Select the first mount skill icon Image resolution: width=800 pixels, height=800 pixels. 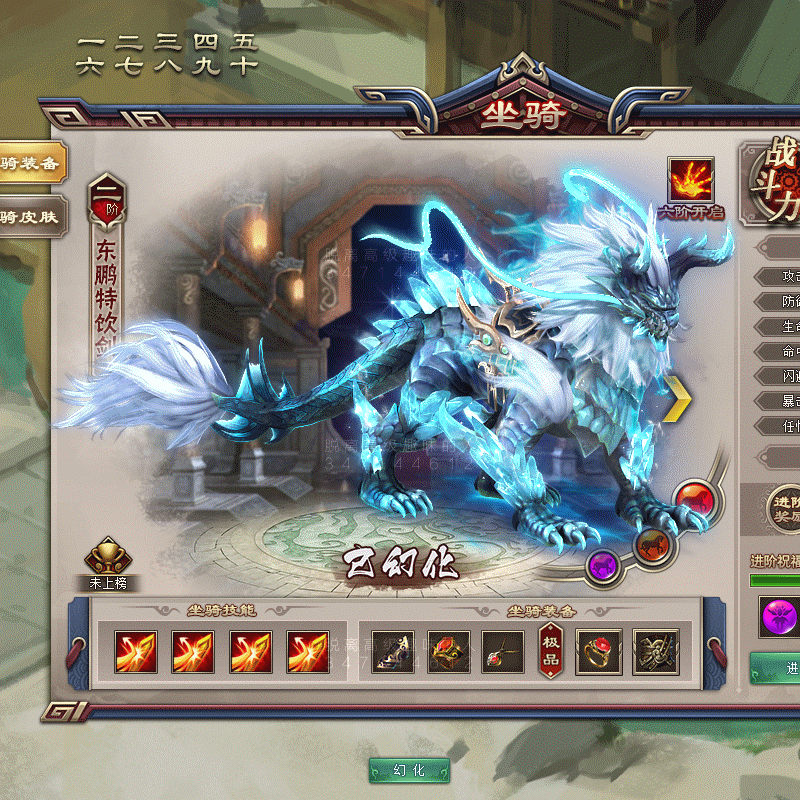coord(135,651)
